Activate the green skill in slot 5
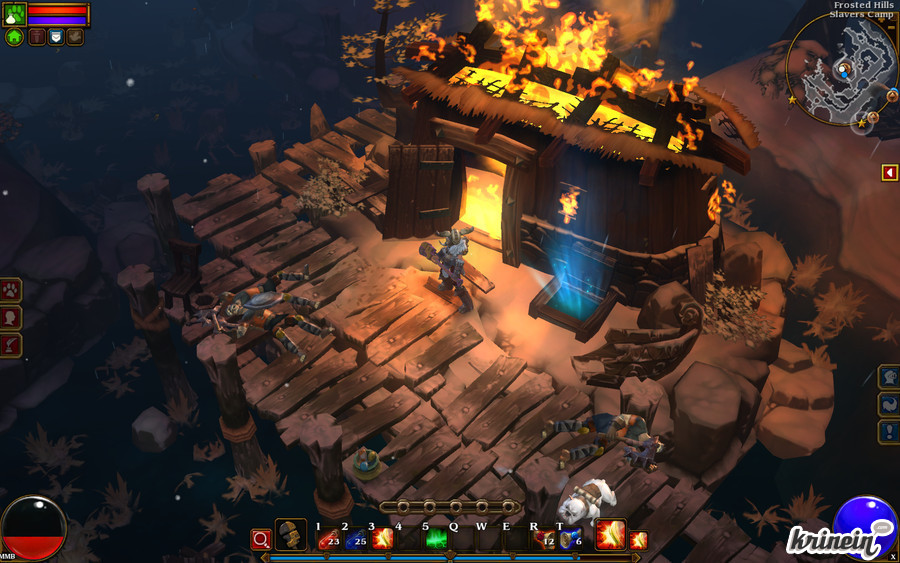This screenshot has width=900, height=563. (x=437, y=540)
